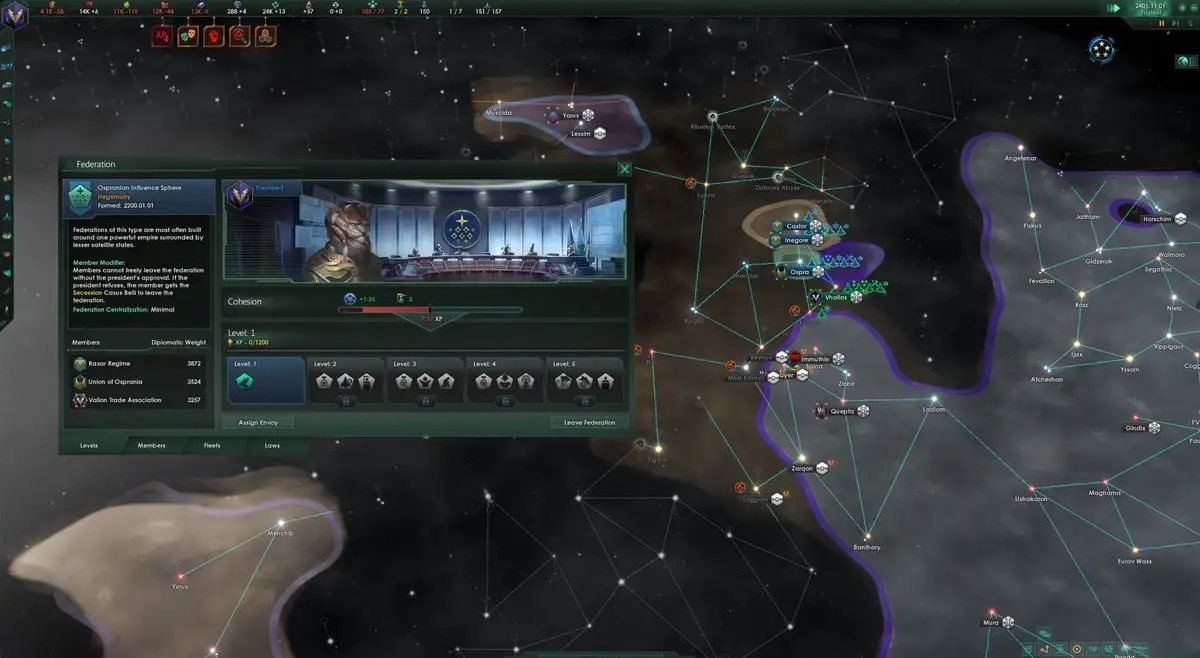The image size is (1200, 658).
Task: Open the Galactic Community star emblem
Action: 1102,50
